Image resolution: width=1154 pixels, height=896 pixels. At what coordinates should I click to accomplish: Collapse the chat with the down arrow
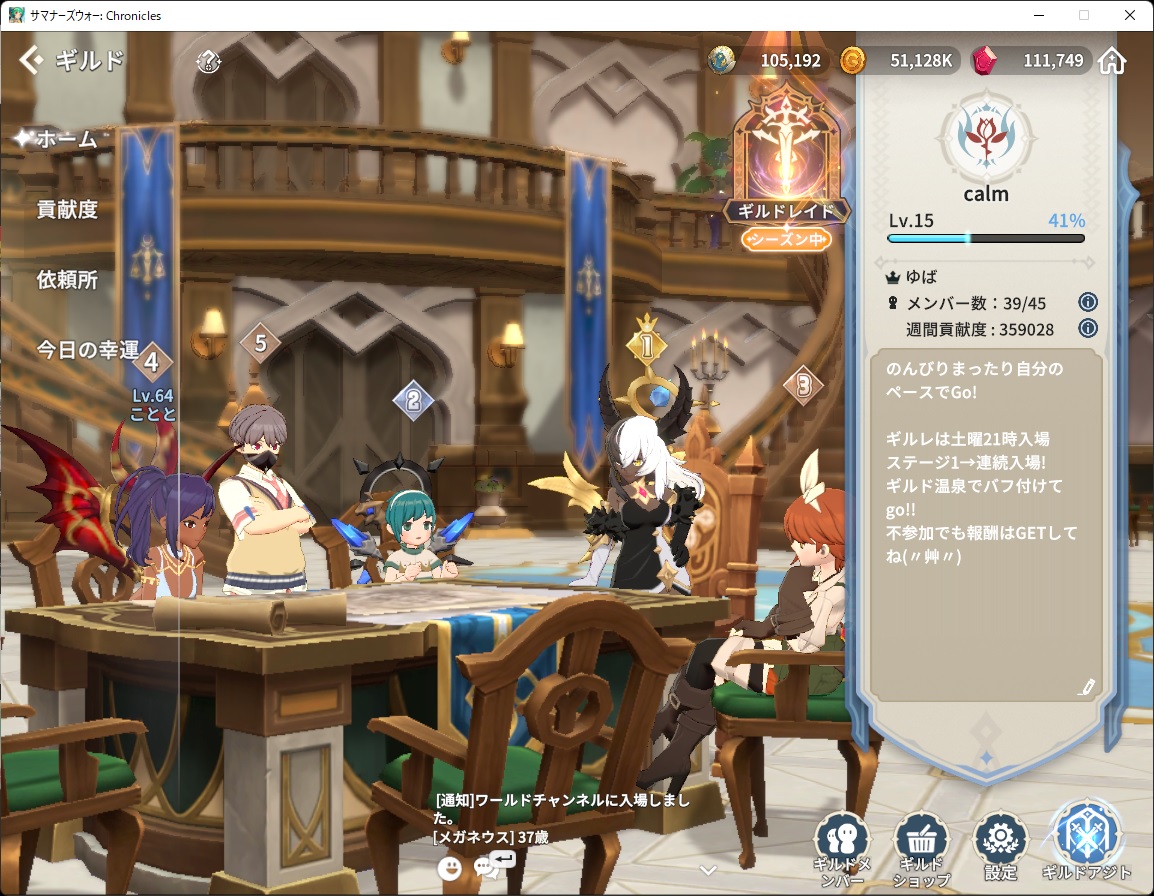[x=708, y=869]
